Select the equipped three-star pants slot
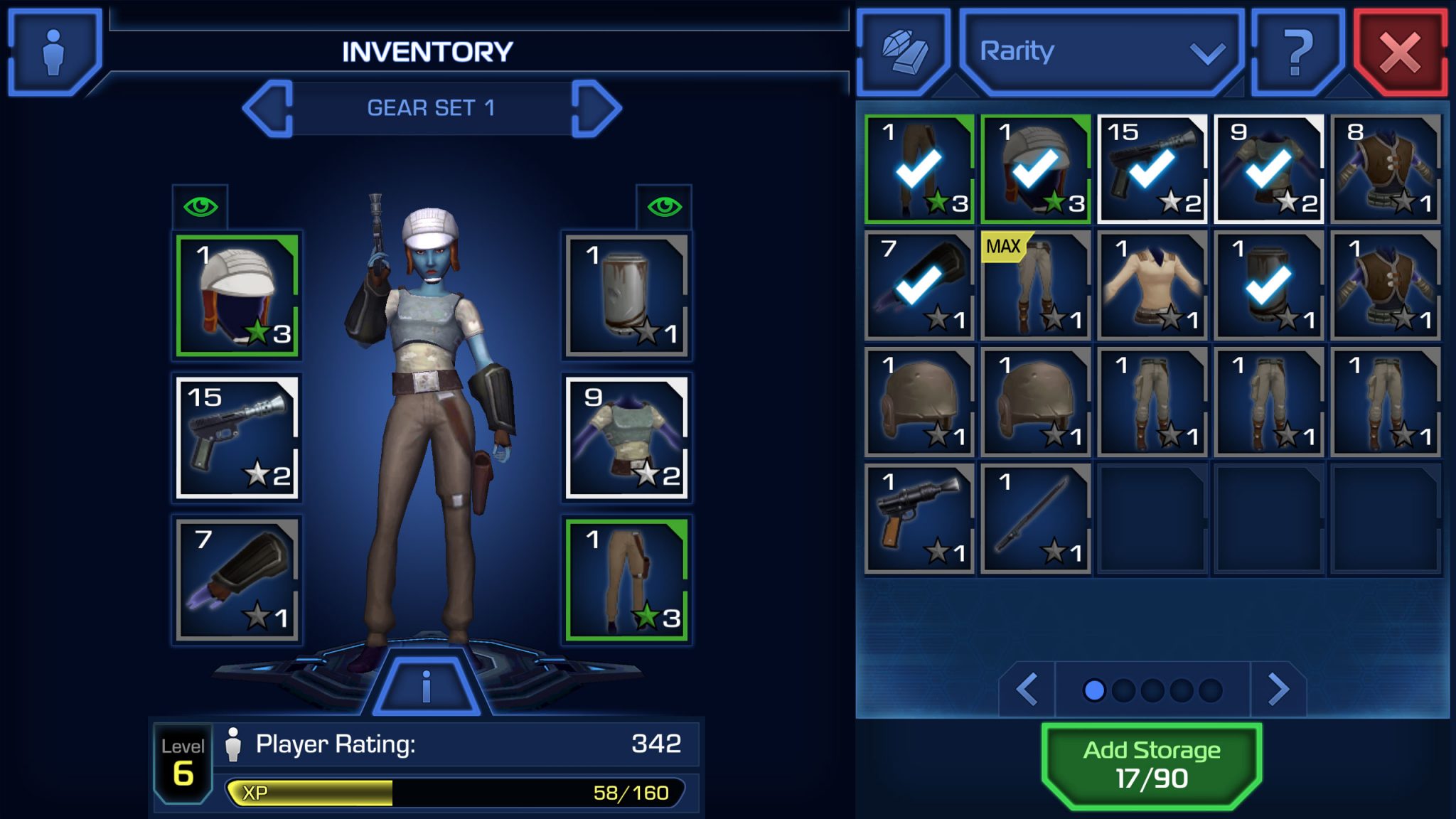This screenshot has height=819, width=1456. click(x=626, y=579)
